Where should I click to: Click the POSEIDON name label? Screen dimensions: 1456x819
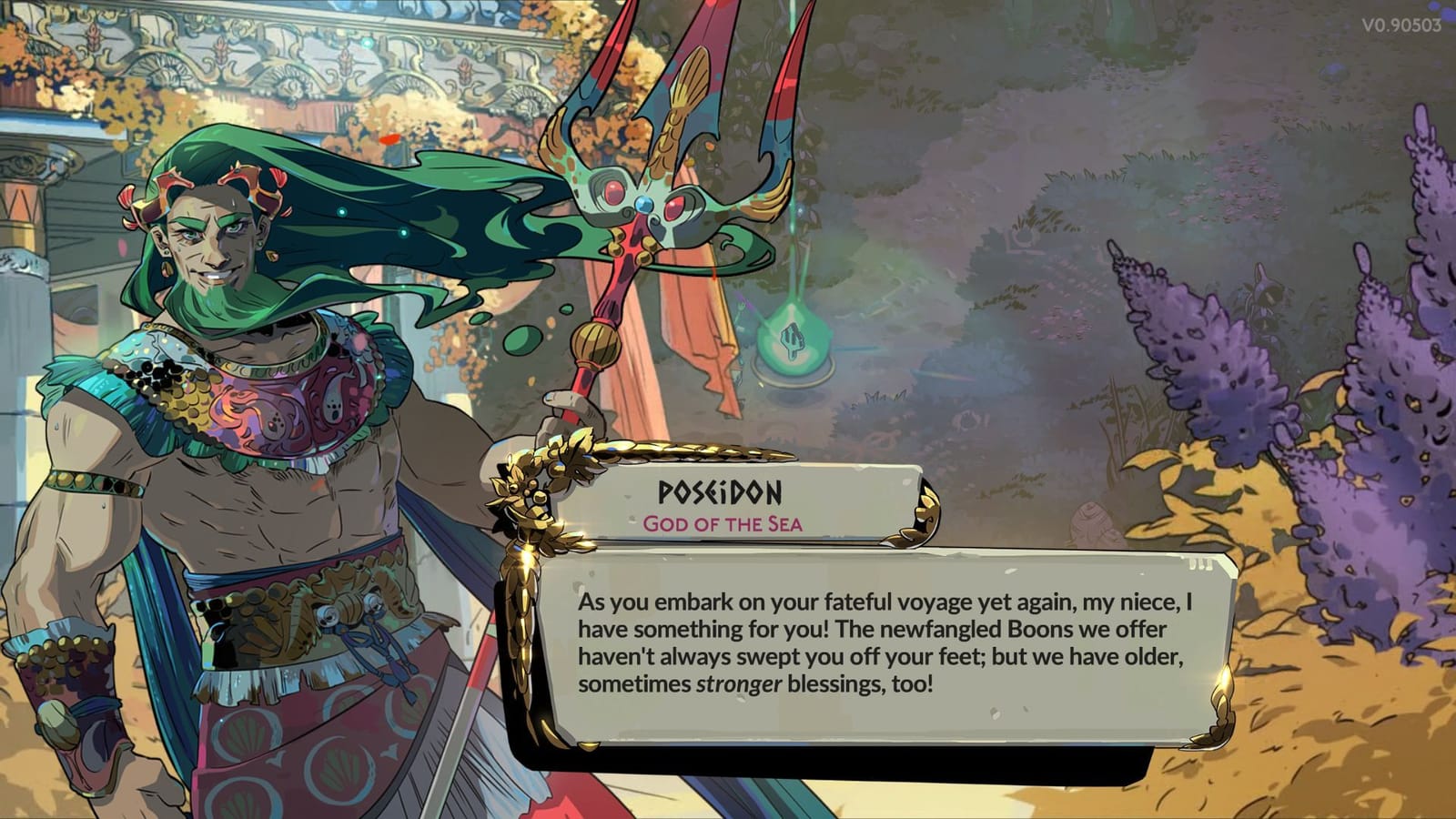tap(718, 494)
